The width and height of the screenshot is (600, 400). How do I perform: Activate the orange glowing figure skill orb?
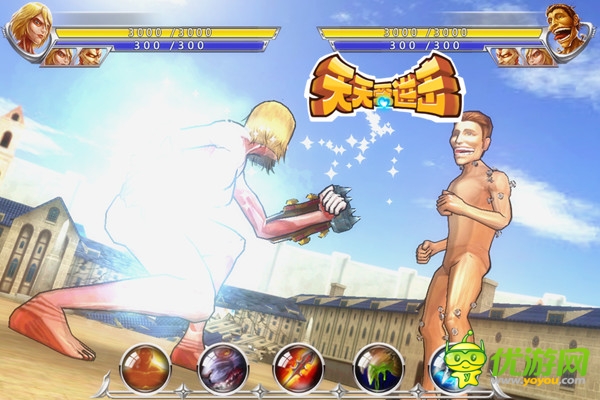[x=144, y=367]
